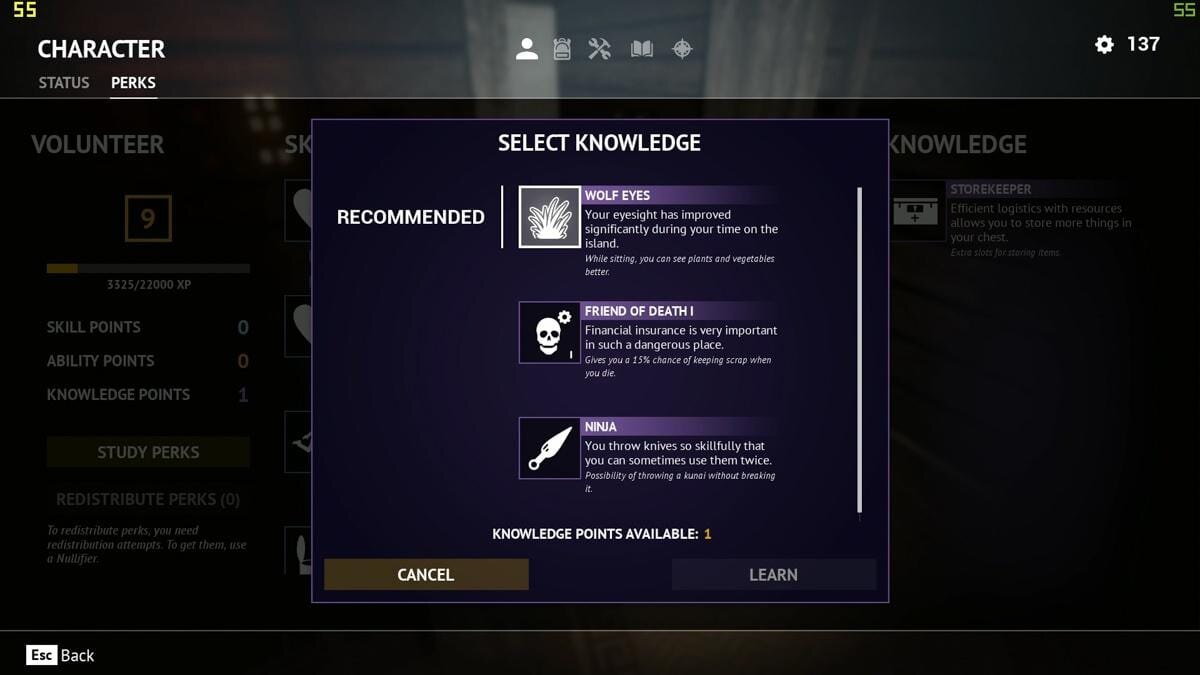The width and height of the screenshot is (1200, 675).
Task: Click the Back button
Action: (61, 655)
